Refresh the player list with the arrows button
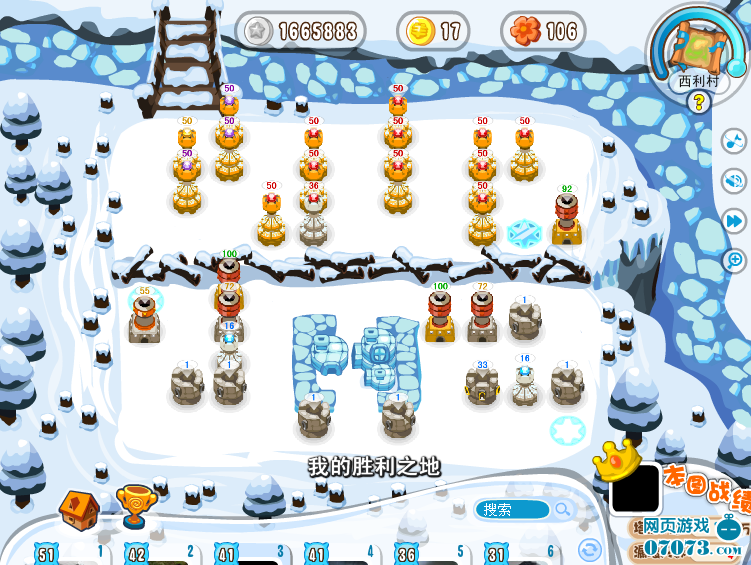Viewport: 751px width, 565px height. [590, 549]
